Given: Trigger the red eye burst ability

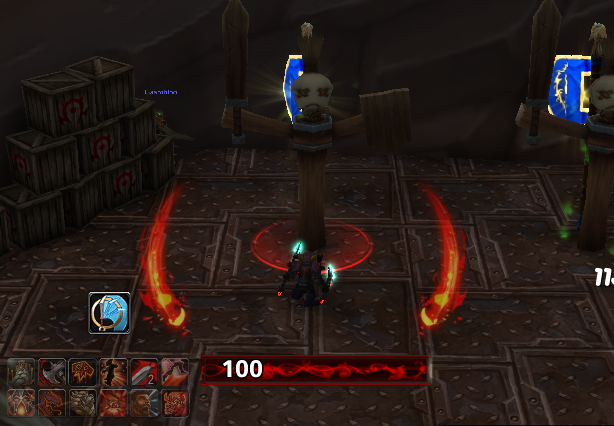Looking at the screenshot, I should tap(113, 403).
